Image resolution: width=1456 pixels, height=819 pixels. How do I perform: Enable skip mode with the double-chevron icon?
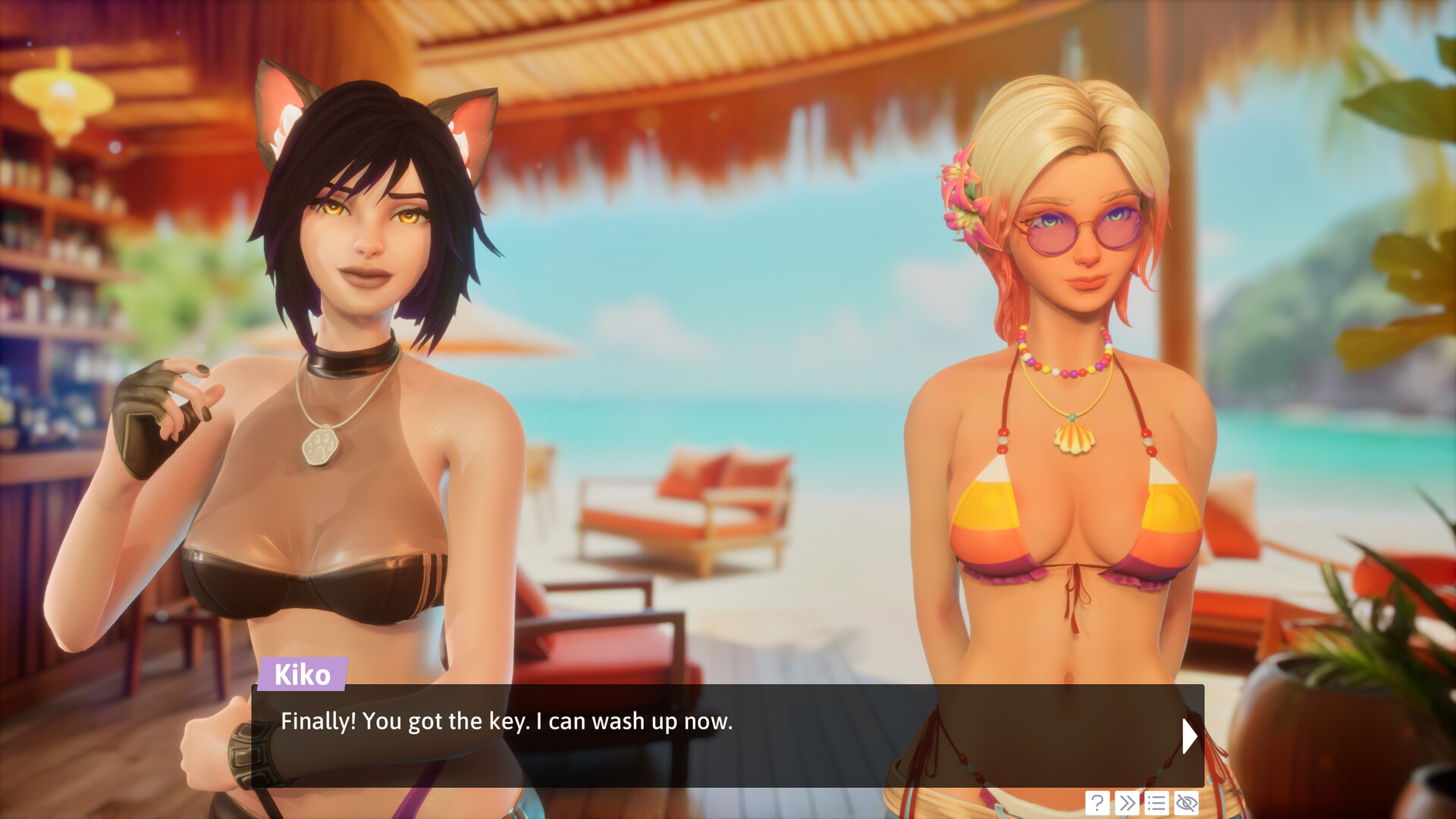(1127, 802)
